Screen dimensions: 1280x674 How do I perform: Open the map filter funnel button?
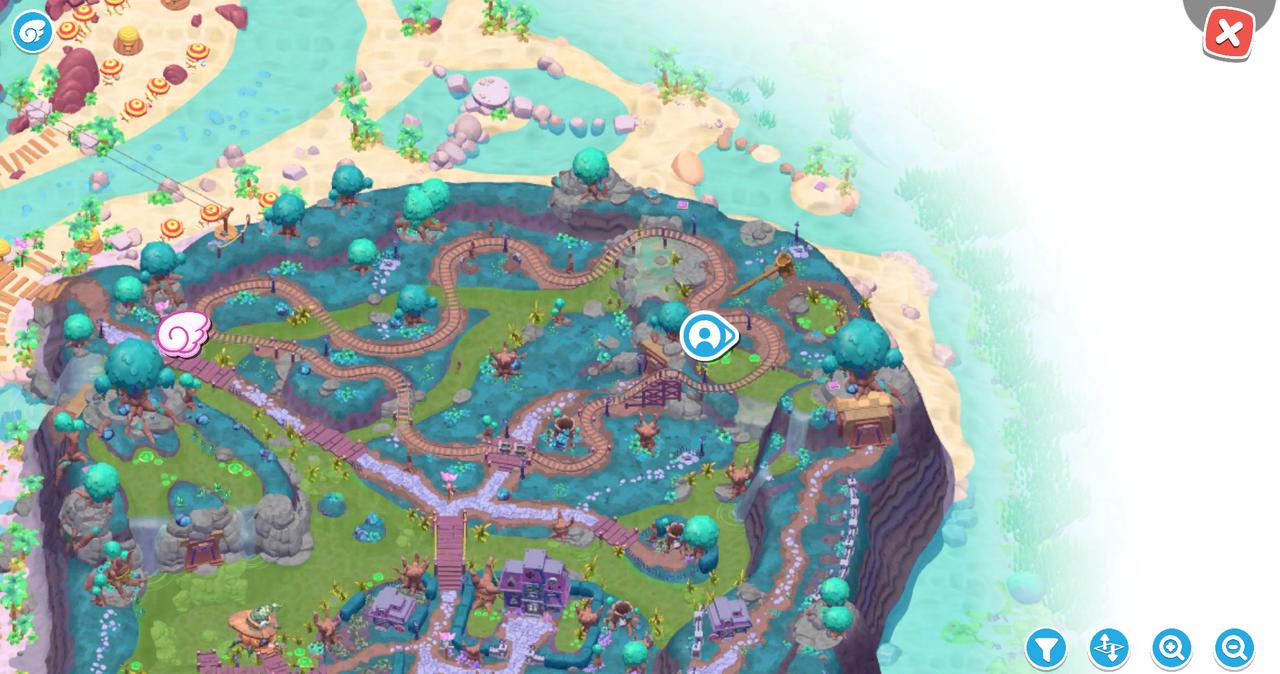click(x=1046, y=649)
